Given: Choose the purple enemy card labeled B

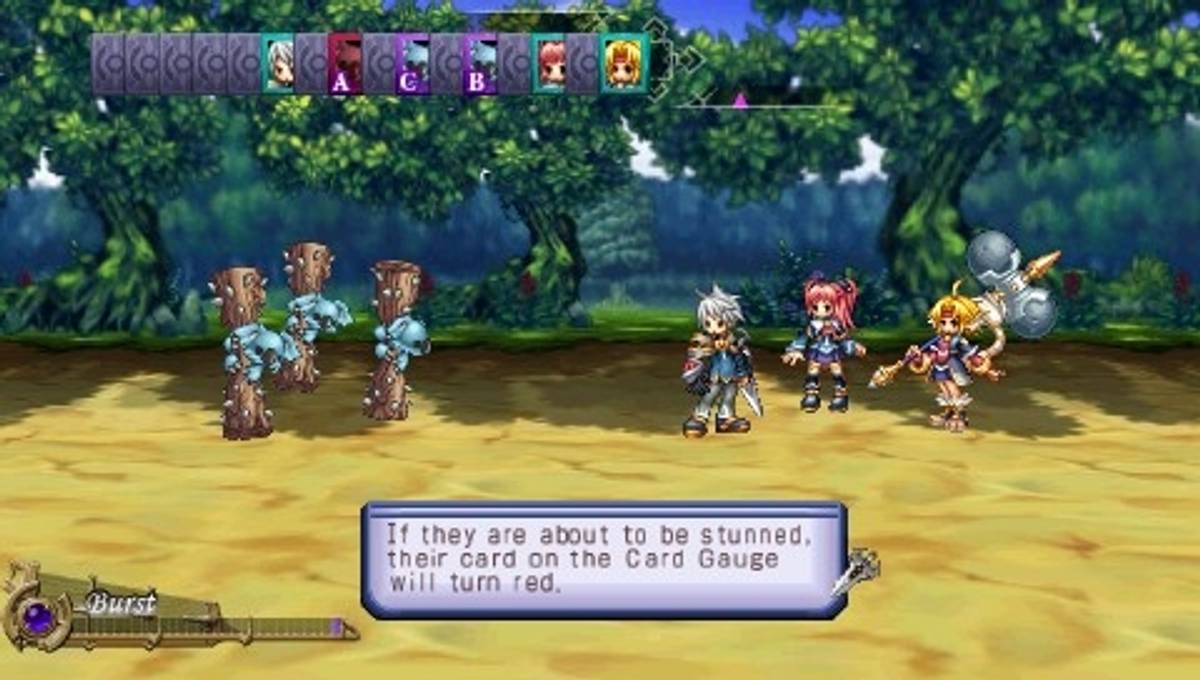Looking at the screenshot, I should click(x=480, y=64).
